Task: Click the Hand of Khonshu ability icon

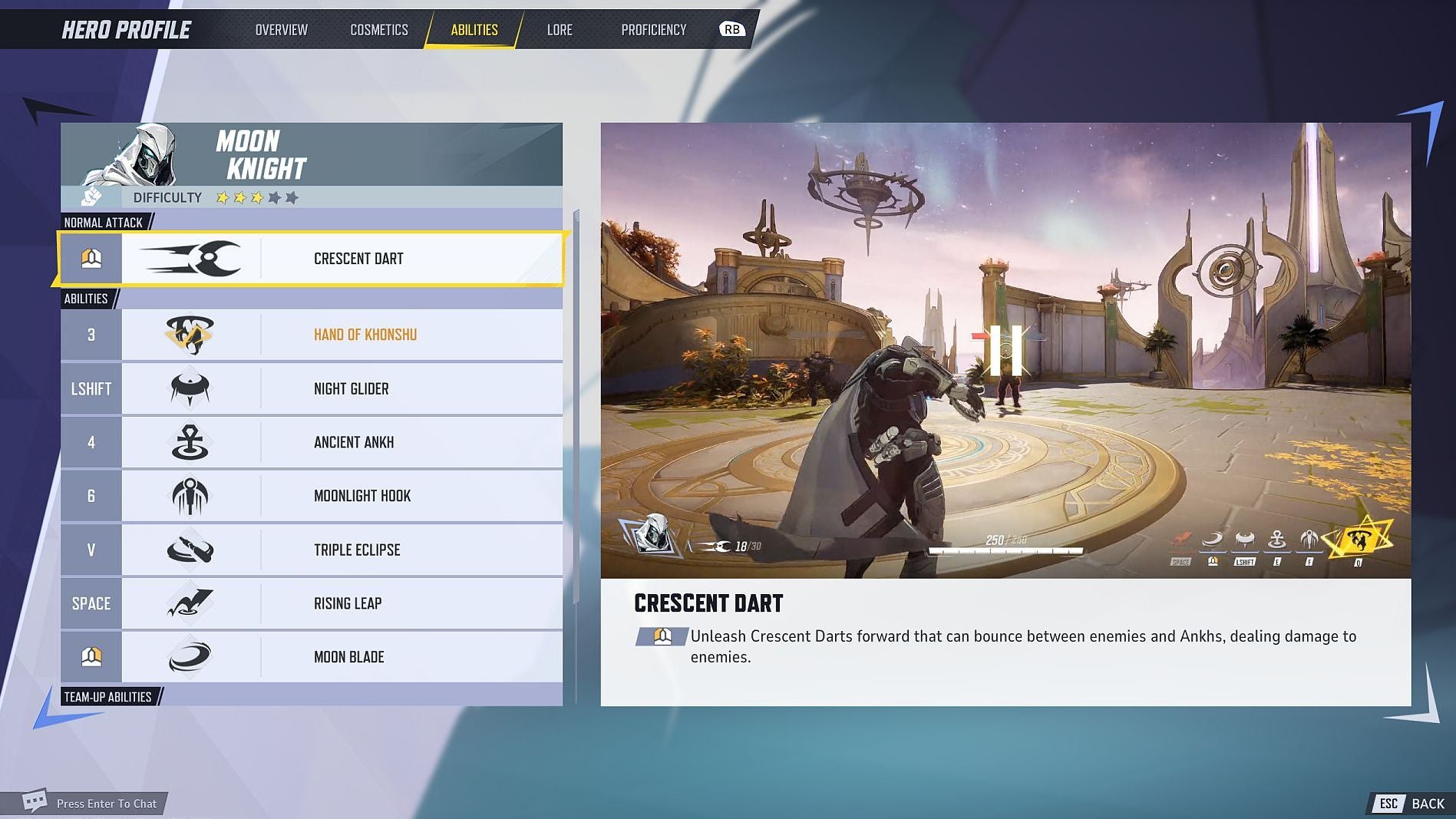Action: [190, 334]
